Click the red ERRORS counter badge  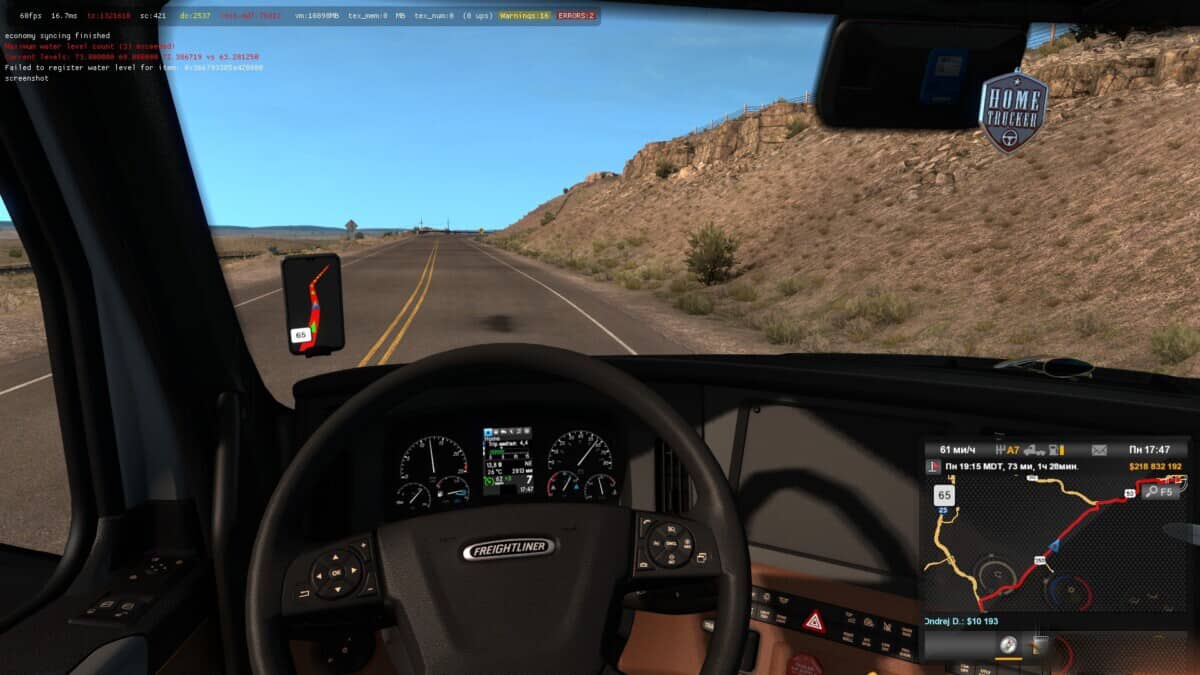tap(576, 16)
